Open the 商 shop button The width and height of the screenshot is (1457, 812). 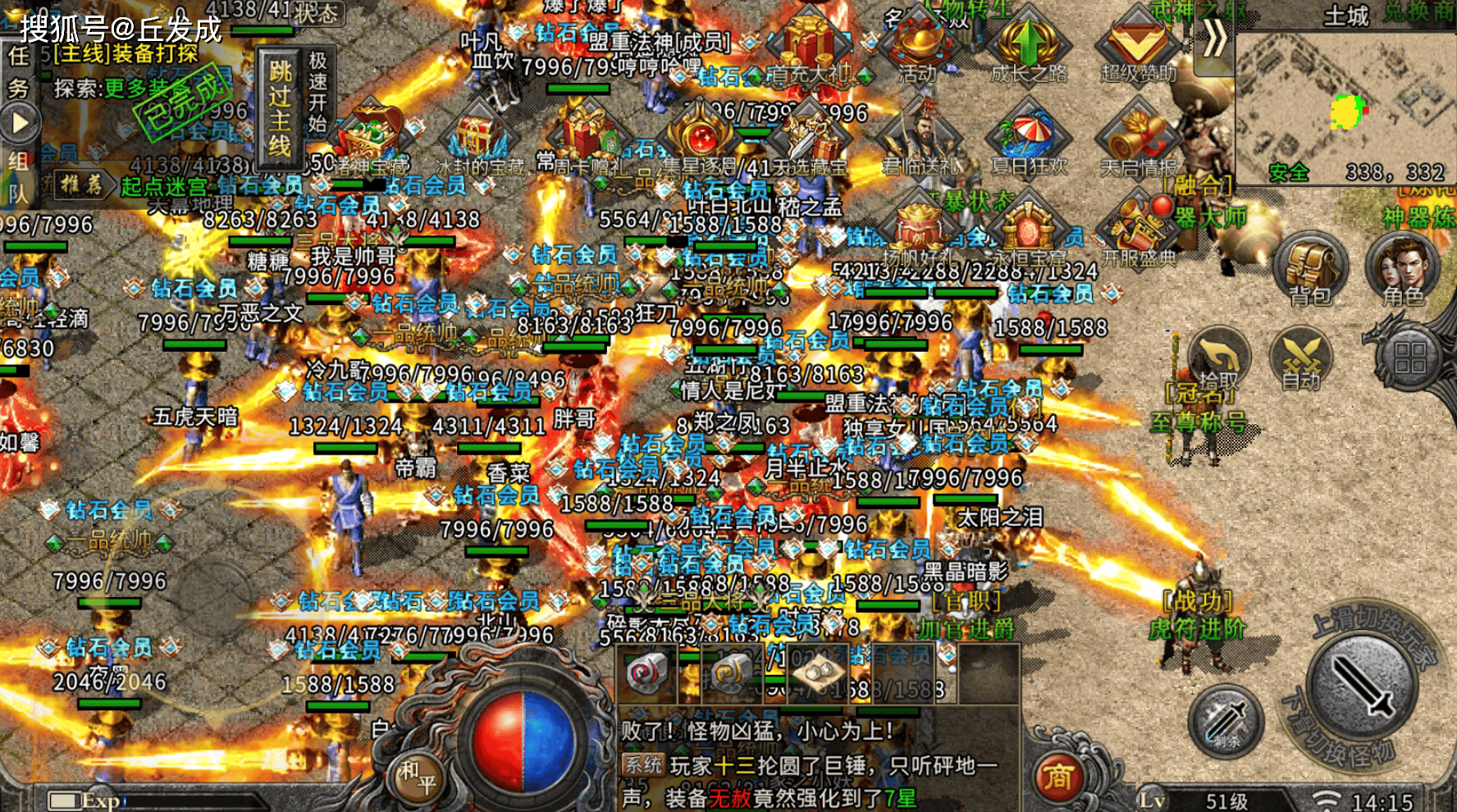pos(1057,776)
